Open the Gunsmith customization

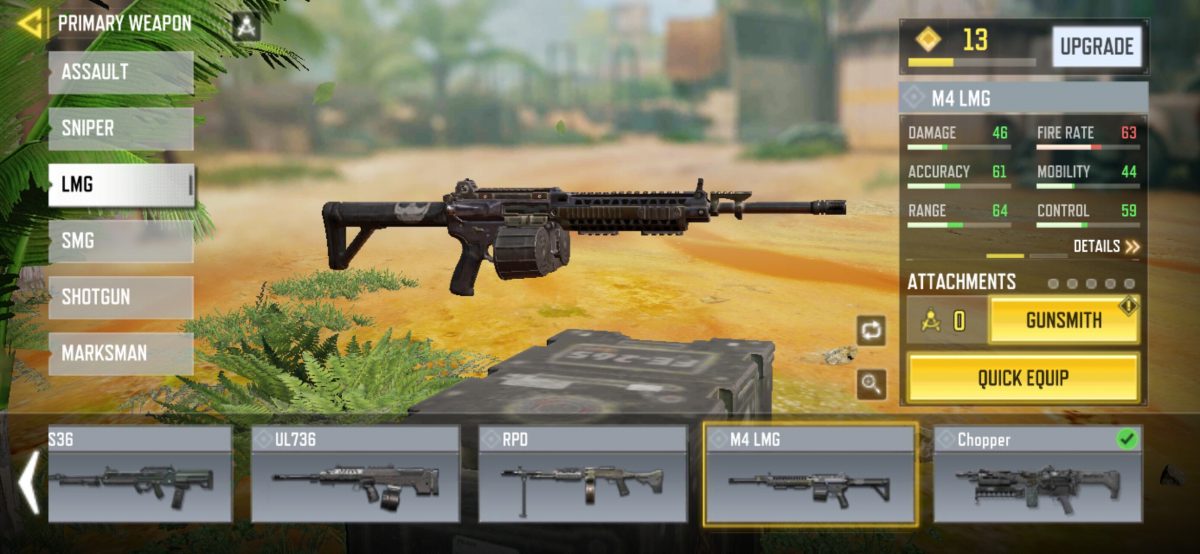pos(1063,321)
